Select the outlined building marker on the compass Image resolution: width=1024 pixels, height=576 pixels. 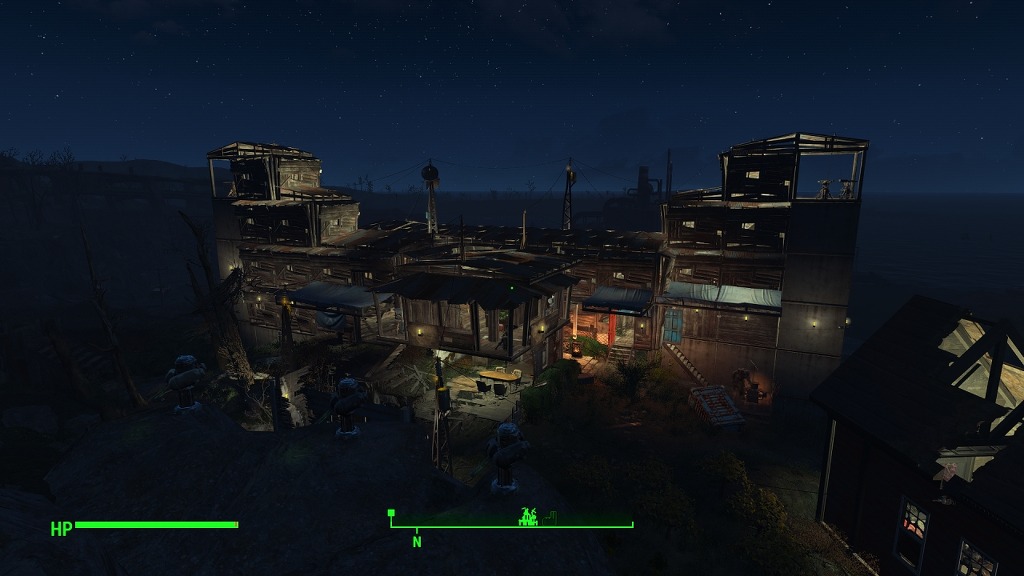pos(551,518)
